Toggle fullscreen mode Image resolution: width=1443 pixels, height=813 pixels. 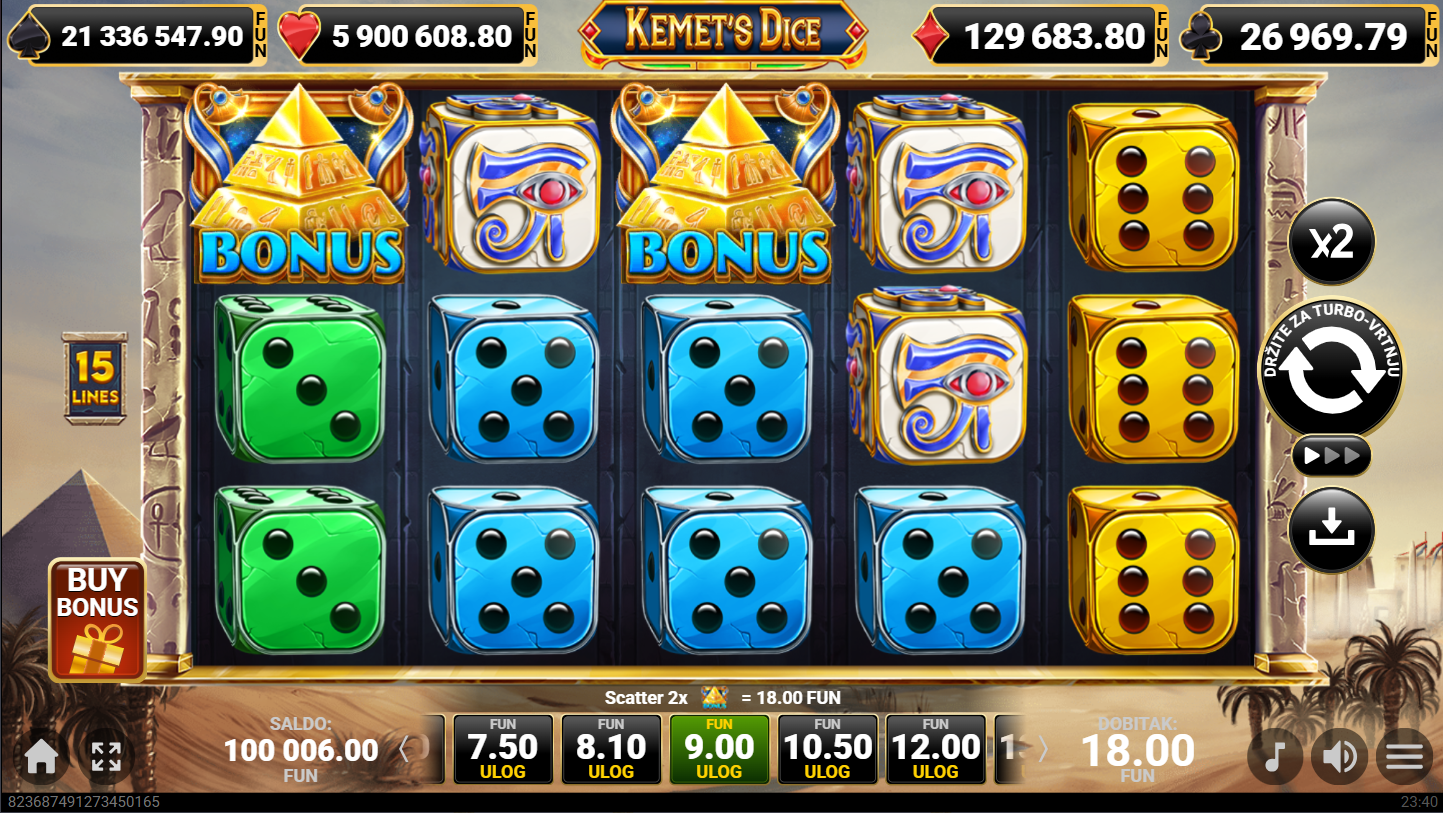[106, 757]
